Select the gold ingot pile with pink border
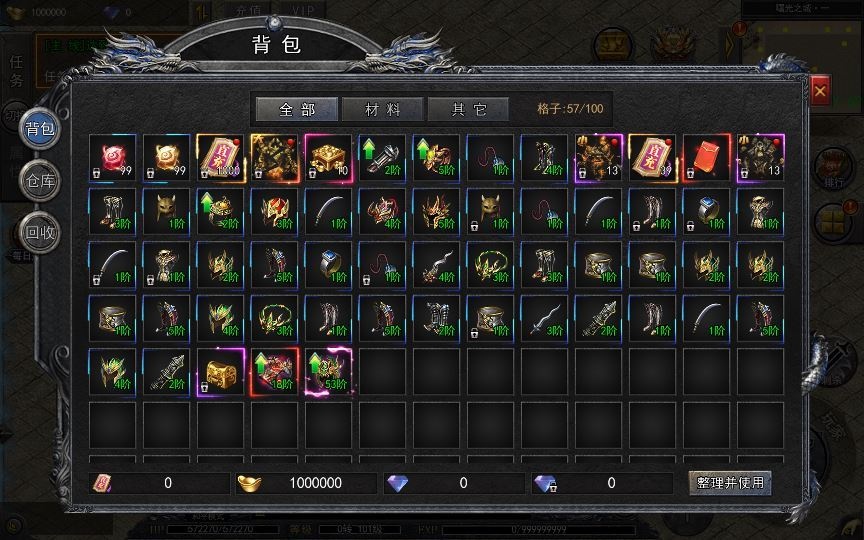The width and height of the screenshot is (864, 540). [x=328, y=158]
